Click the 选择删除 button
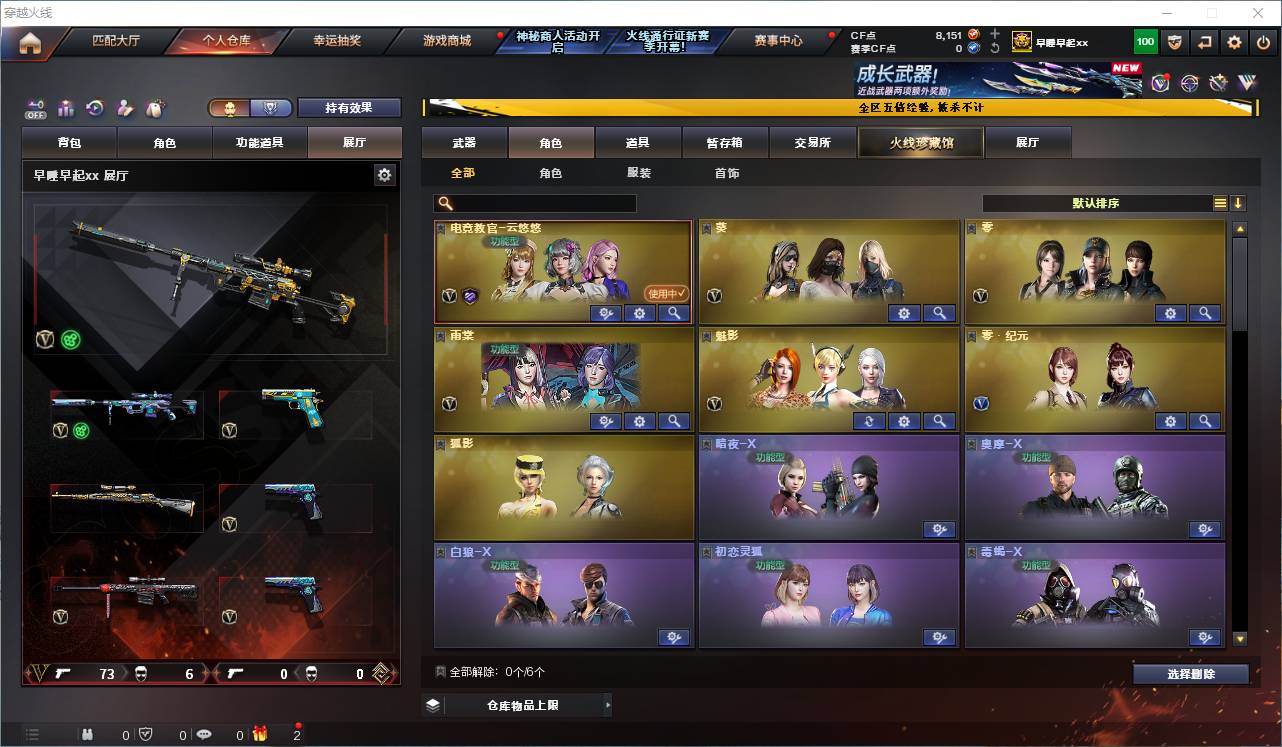This screenshot has height=747, width=1282. [x=1190, y=673]
